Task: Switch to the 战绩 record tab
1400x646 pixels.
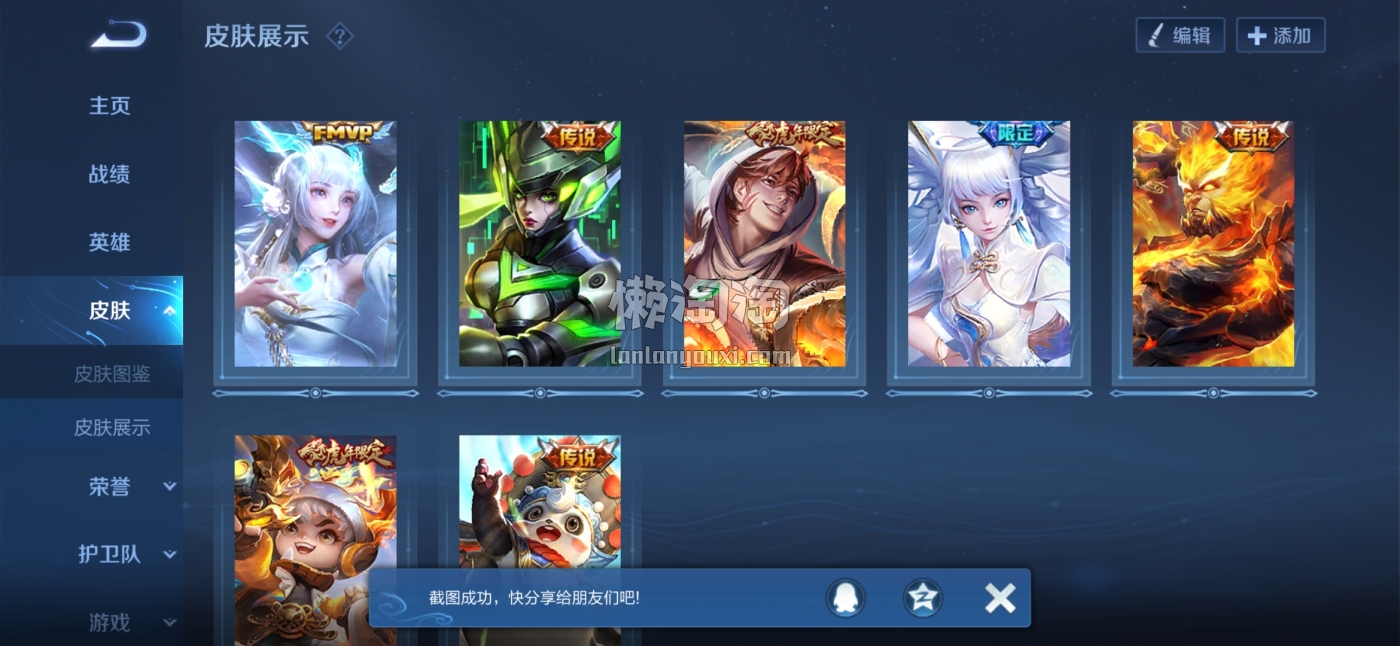Action: coord(110,174)
